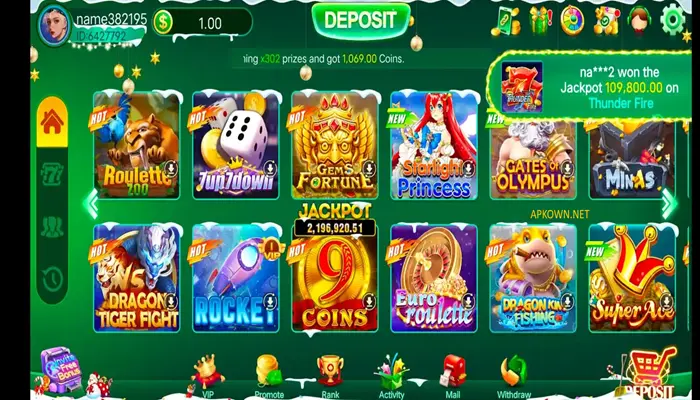700x400 pixels.
Task: Choose the Starlight Princess game
Action: pos(433,145)
